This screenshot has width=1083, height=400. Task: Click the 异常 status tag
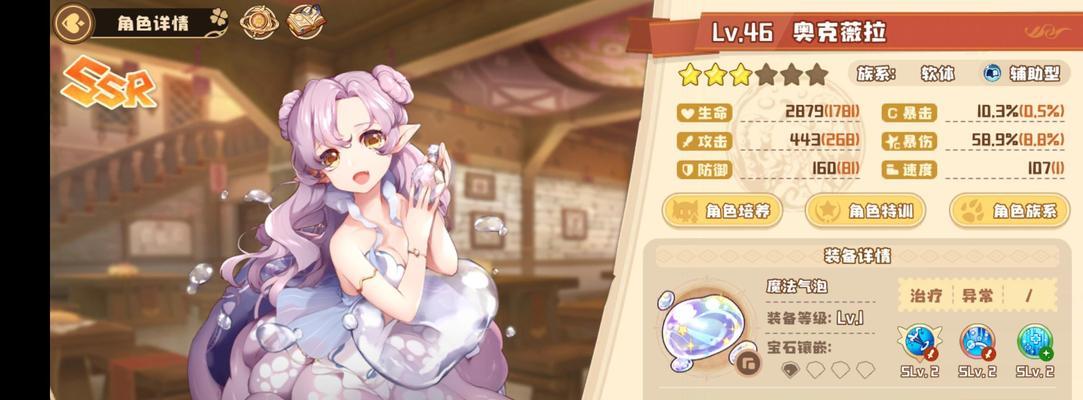click(x=979, y=294)
